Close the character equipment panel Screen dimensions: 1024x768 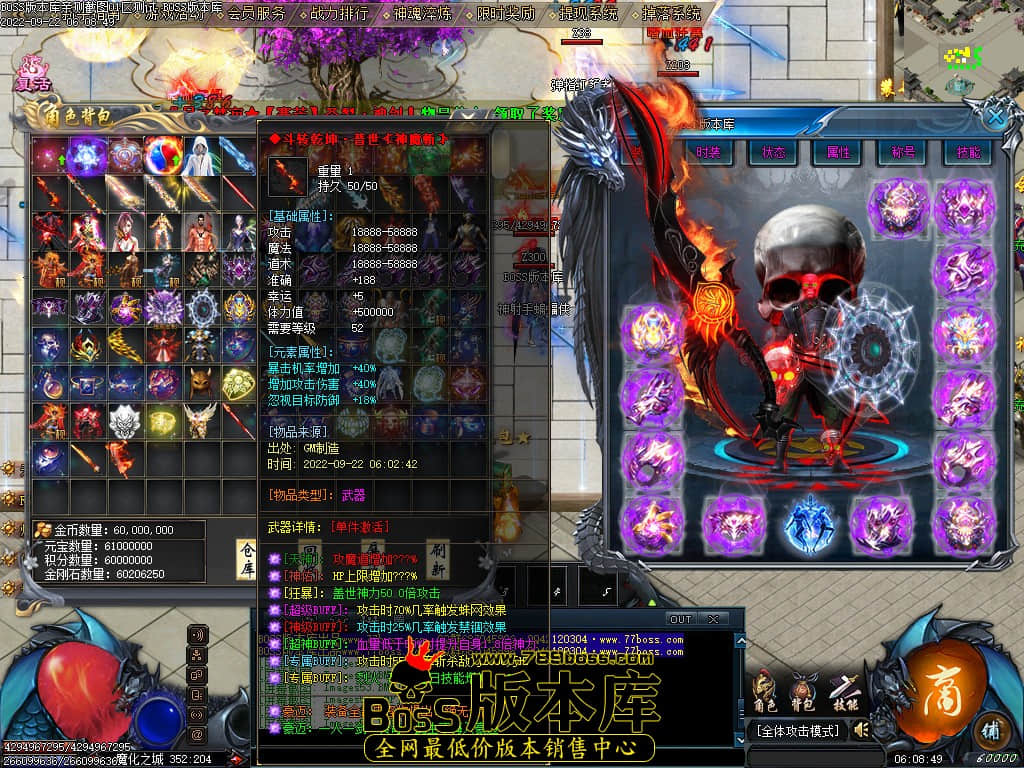[996, 117]
